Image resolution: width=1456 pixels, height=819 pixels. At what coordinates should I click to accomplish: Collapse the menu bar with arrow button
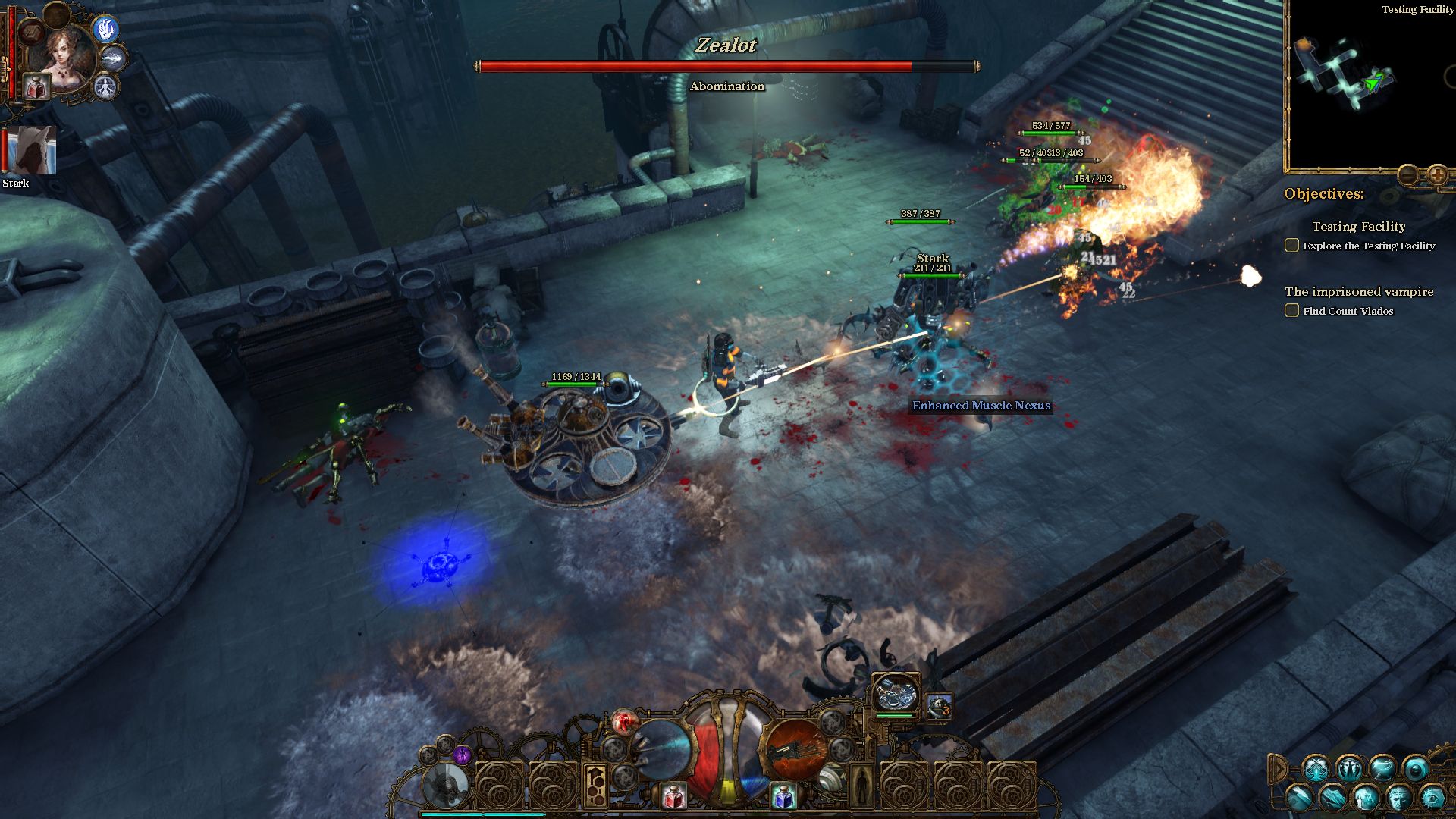1278,769
